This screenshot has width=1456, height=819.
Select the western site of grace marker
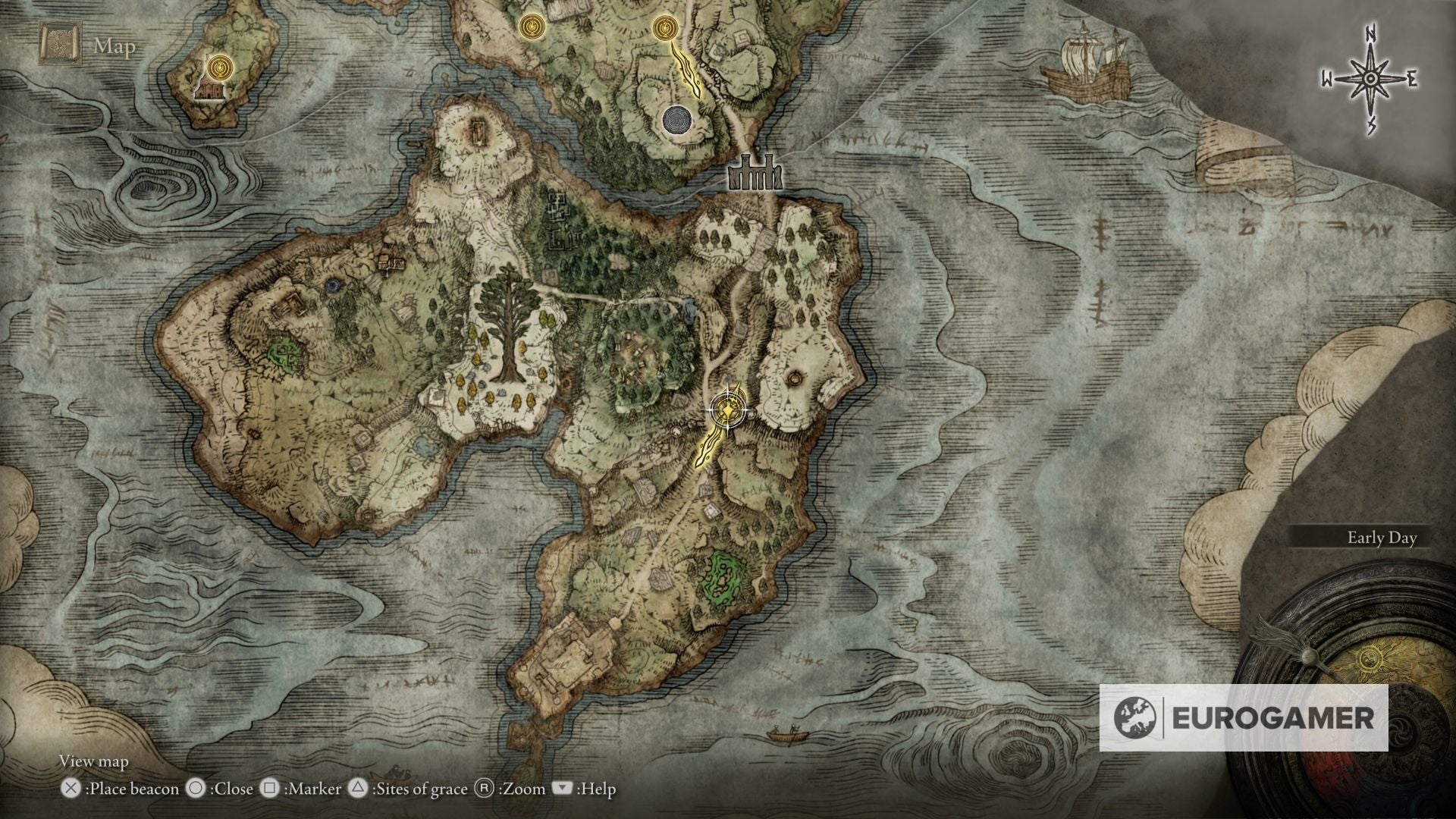(x=533, y=25)
